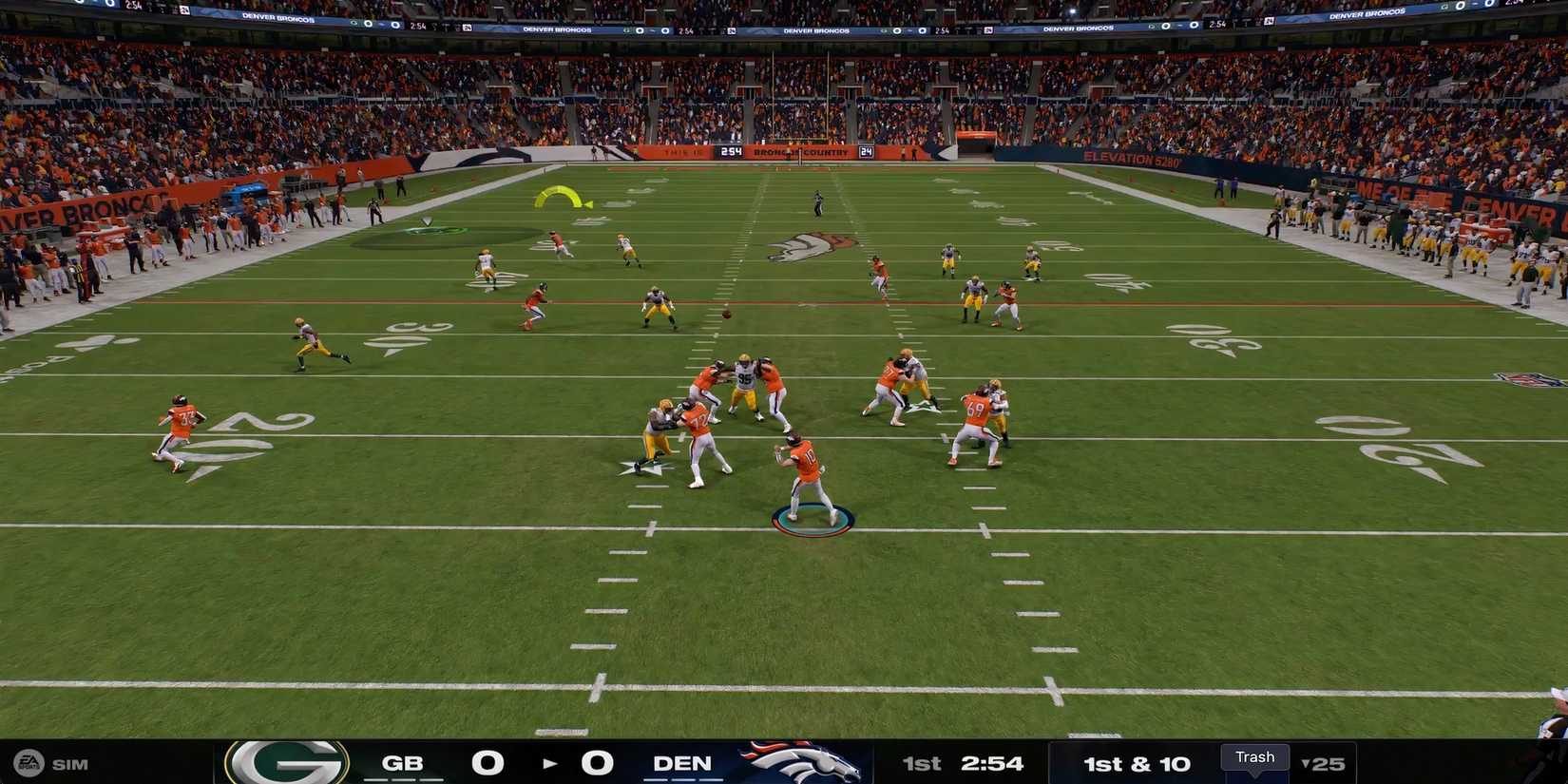Screen dimensions: 1568x784
Task: Click the yellow throw power arc meter
Action: pos(561,199)
